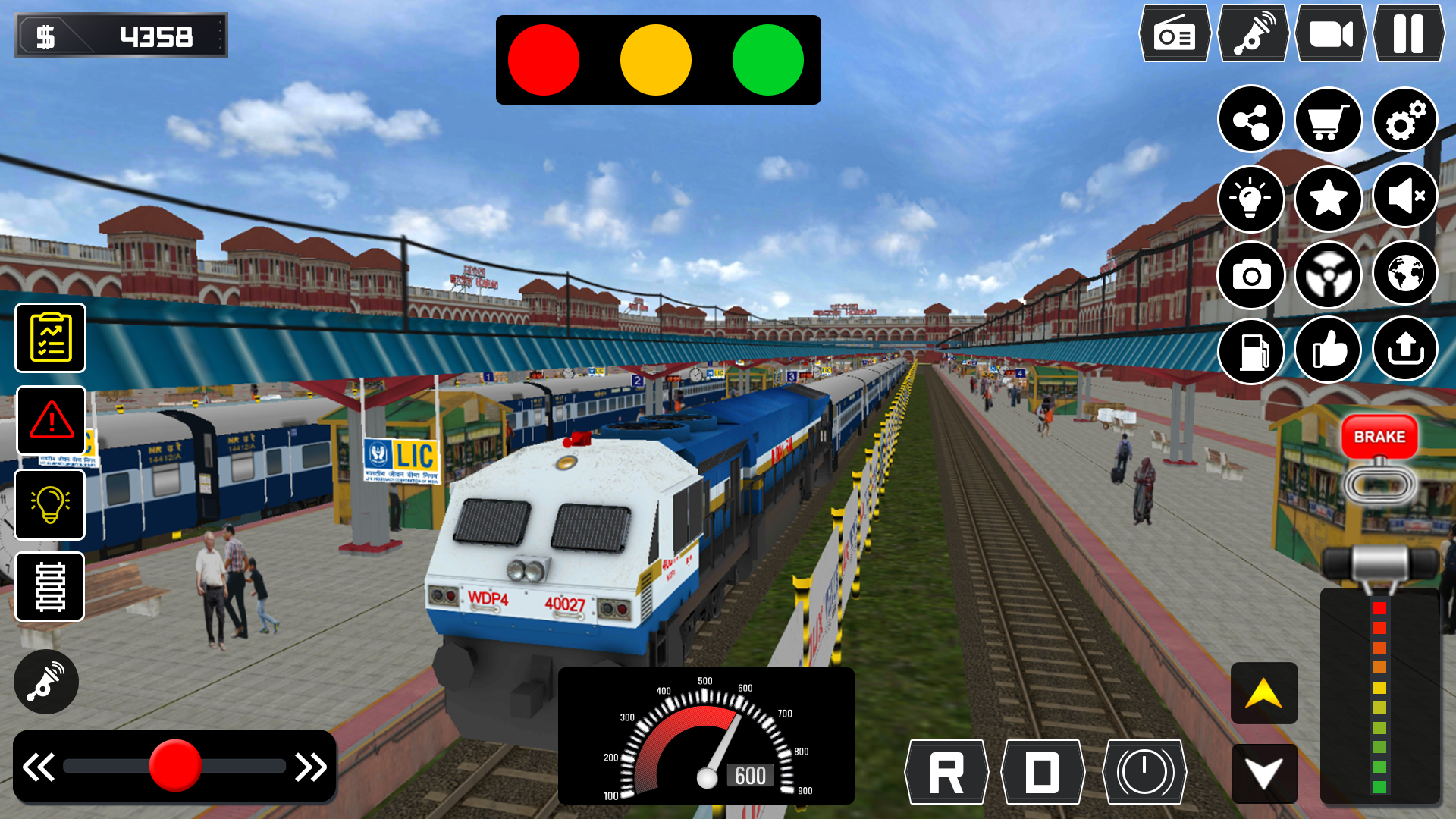The width and height of the screenshot is (1456, 819).
Task: Tap the upload arrow icon
Action: coord(1404,350)
